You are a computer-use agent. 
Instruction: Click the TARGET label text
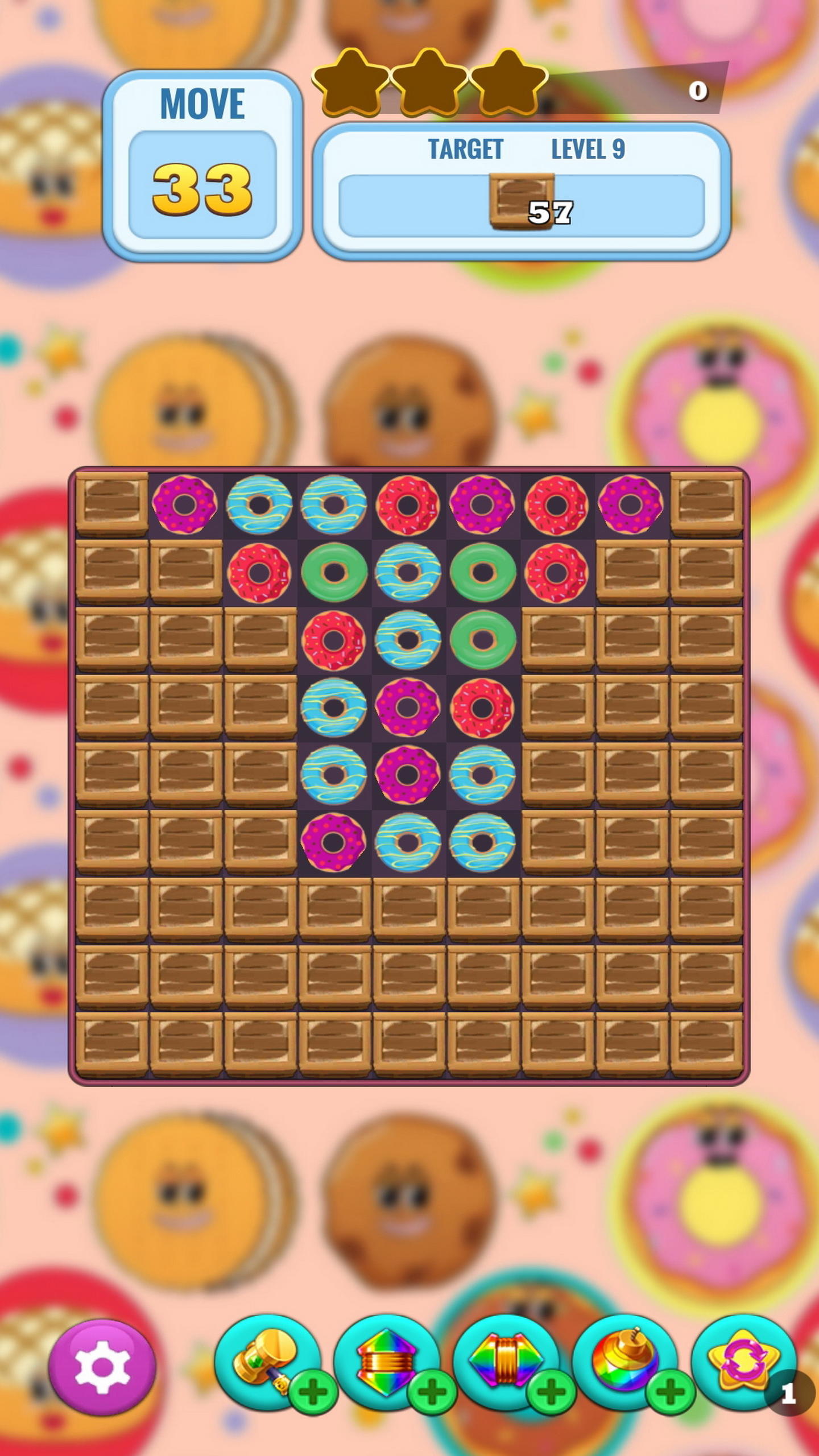(x=466, y=149)
